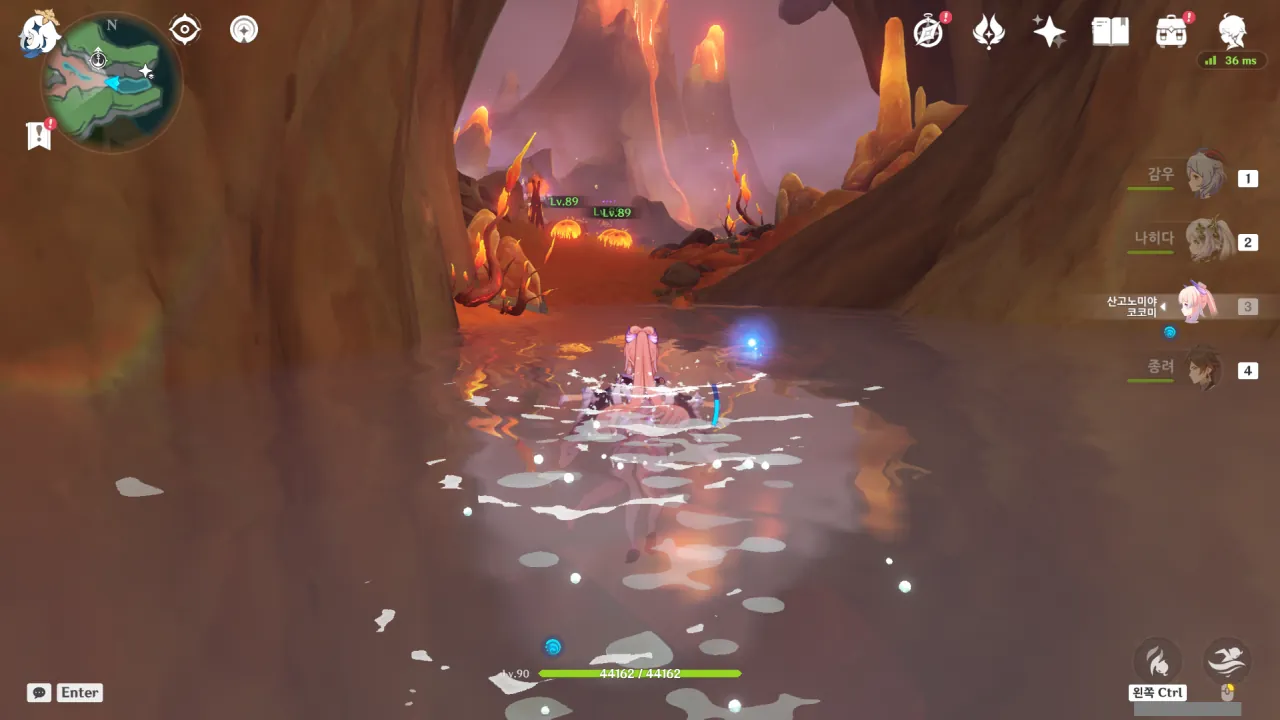Toggle elemental sight eye icon
The width and height of the screenshot is (1280, 720).
coord(185,30)
